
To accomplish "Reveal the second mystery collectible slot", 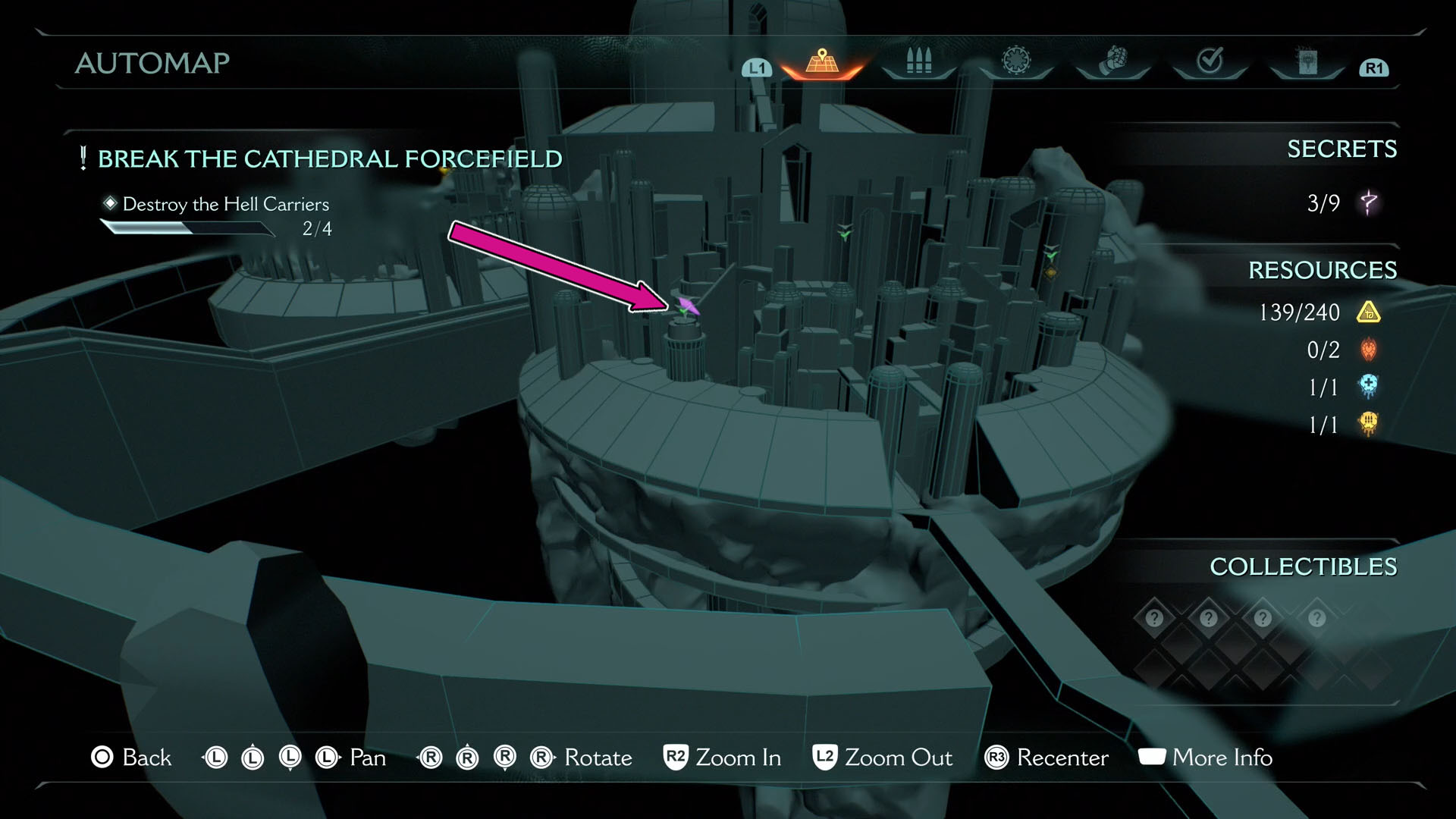I will click(1207, 617).
